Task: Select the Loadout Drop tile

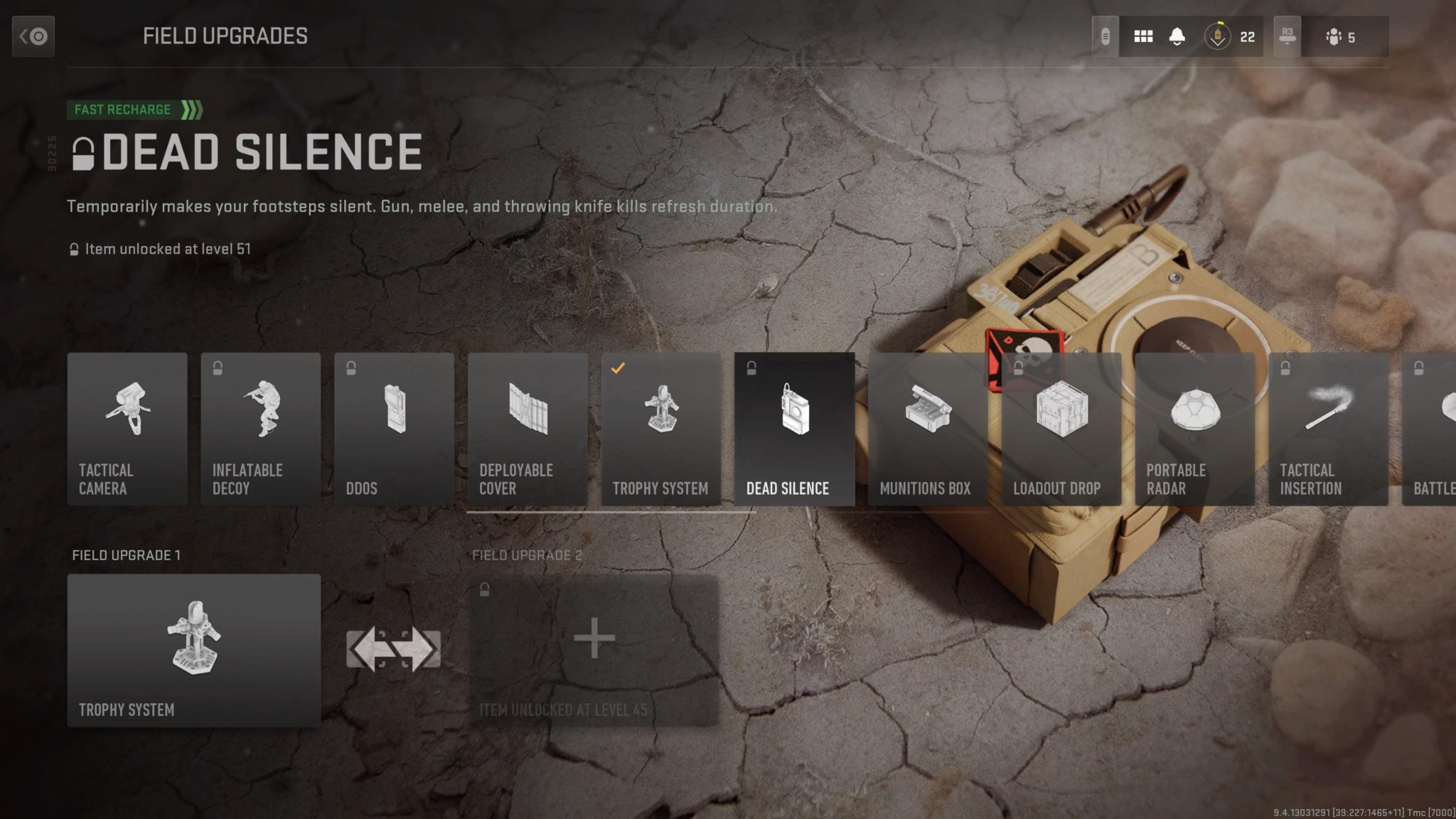Action: point(1061,429)
